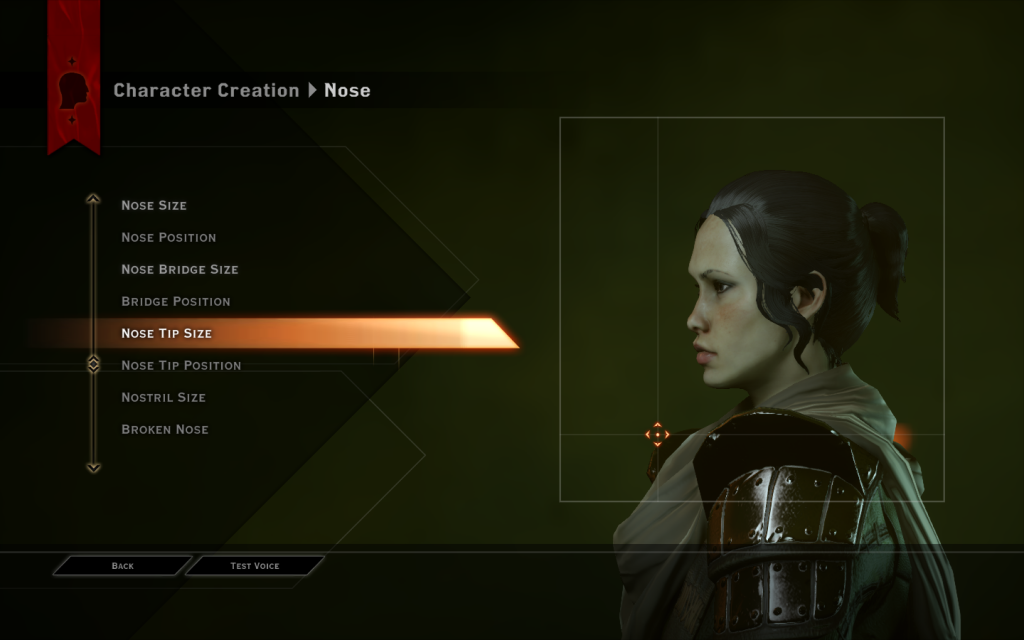Click the orange crosshair handle on the face grid
This screenshot has width=1024, height=640.
coord(657,434)
